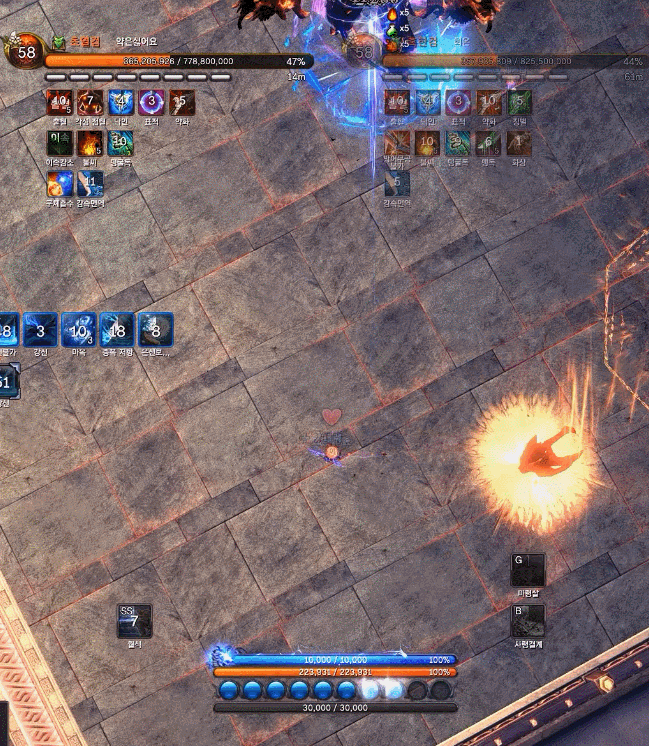Activate the B key skill slot
The image size is (649, 746).
(x=528, y=621)
